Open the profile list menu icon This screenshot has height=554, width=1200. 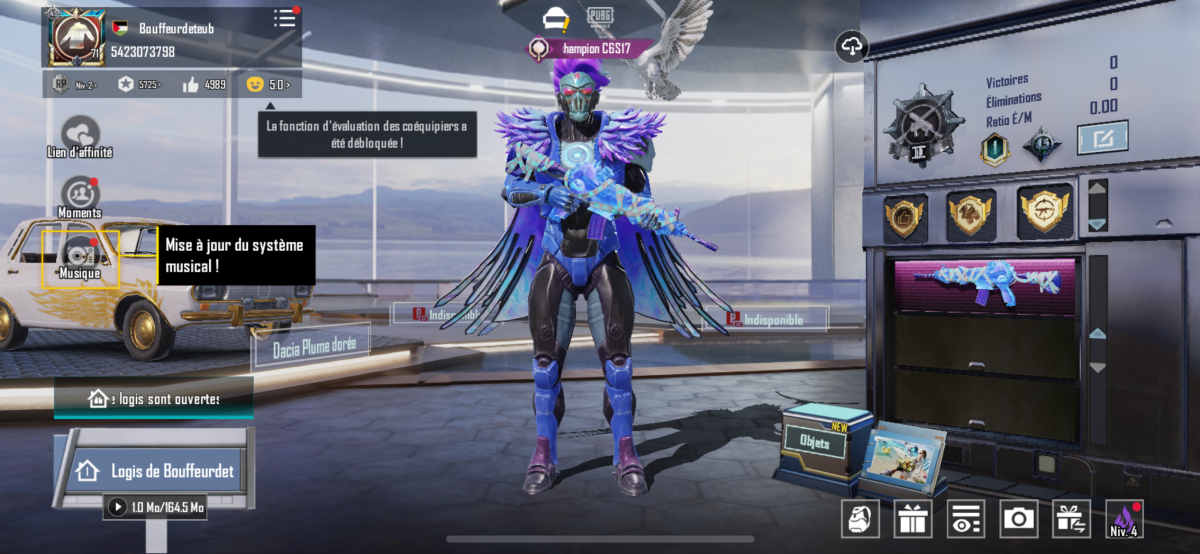tap(285, 18)
